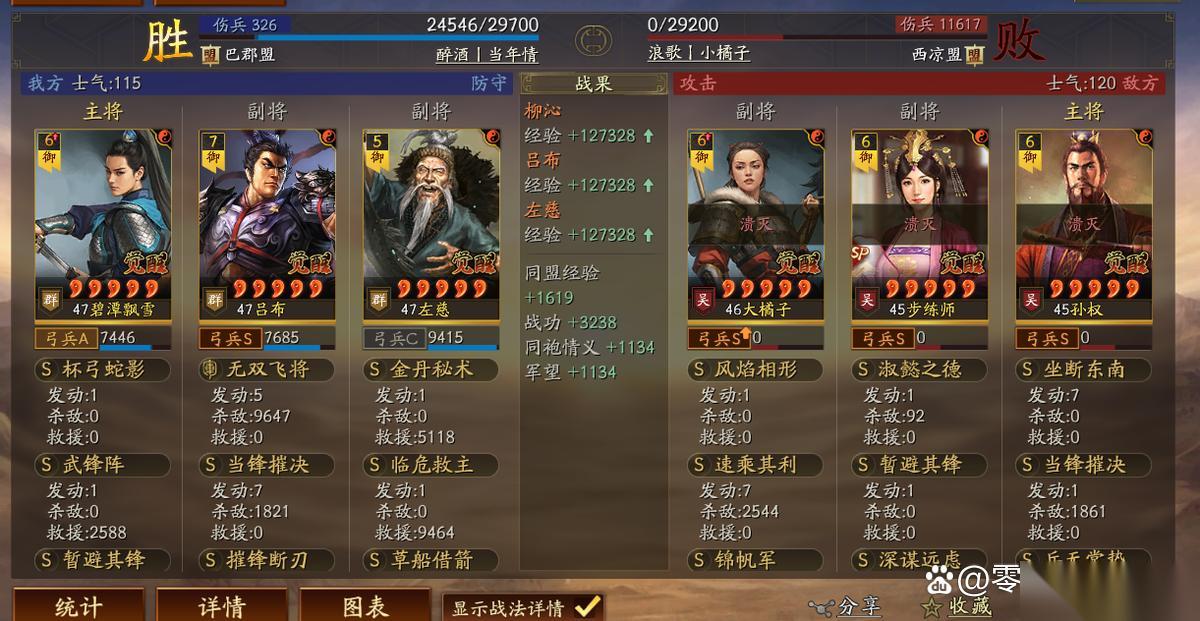Open the 风焰相形 skill entry
This screenshot has height=621, width=1200.
pos(755,369)
